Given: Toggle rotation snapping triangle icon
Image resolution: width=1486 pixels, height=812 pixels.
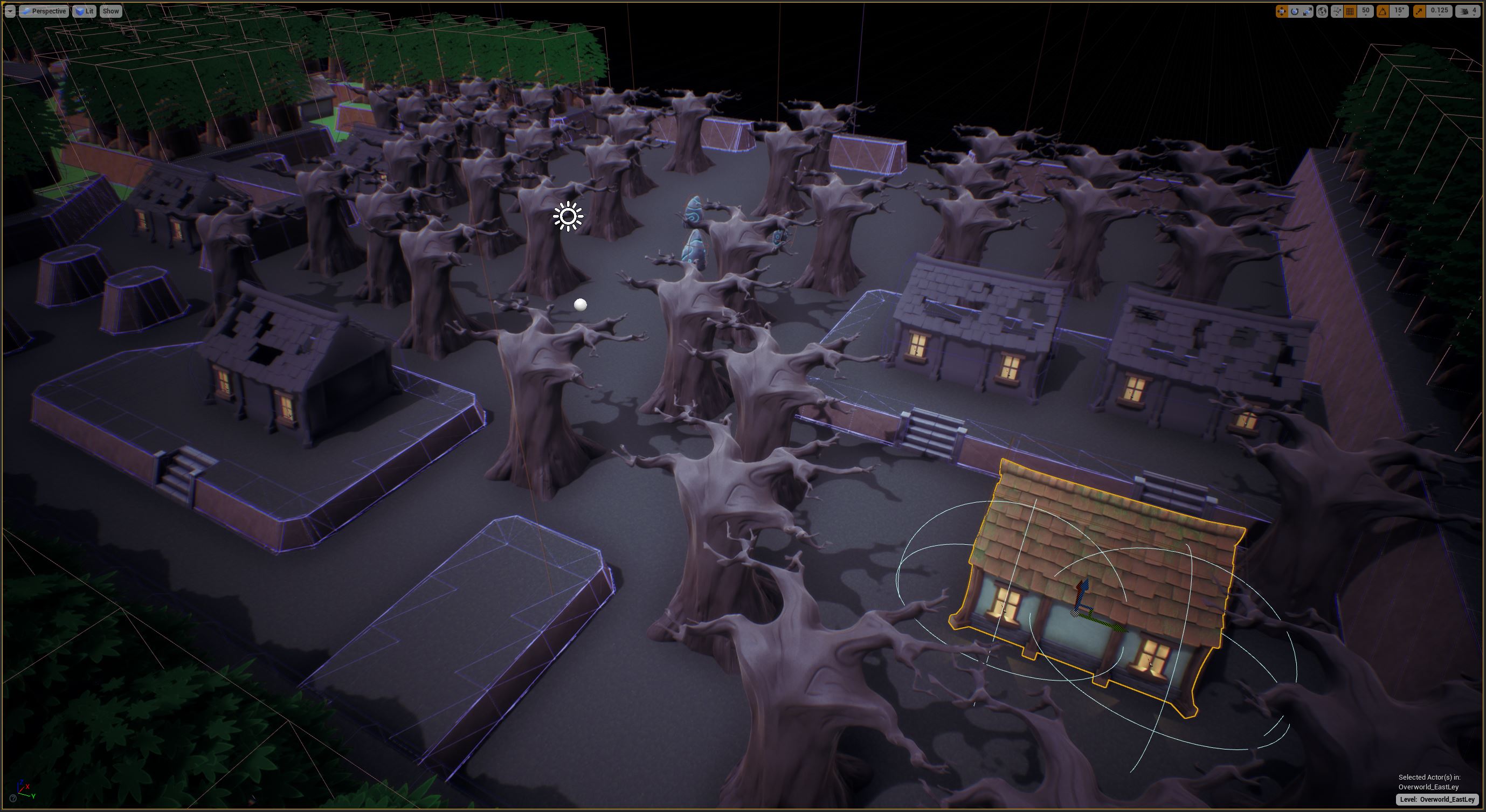Looking at the screenshot, I should tap(1383, 11).
